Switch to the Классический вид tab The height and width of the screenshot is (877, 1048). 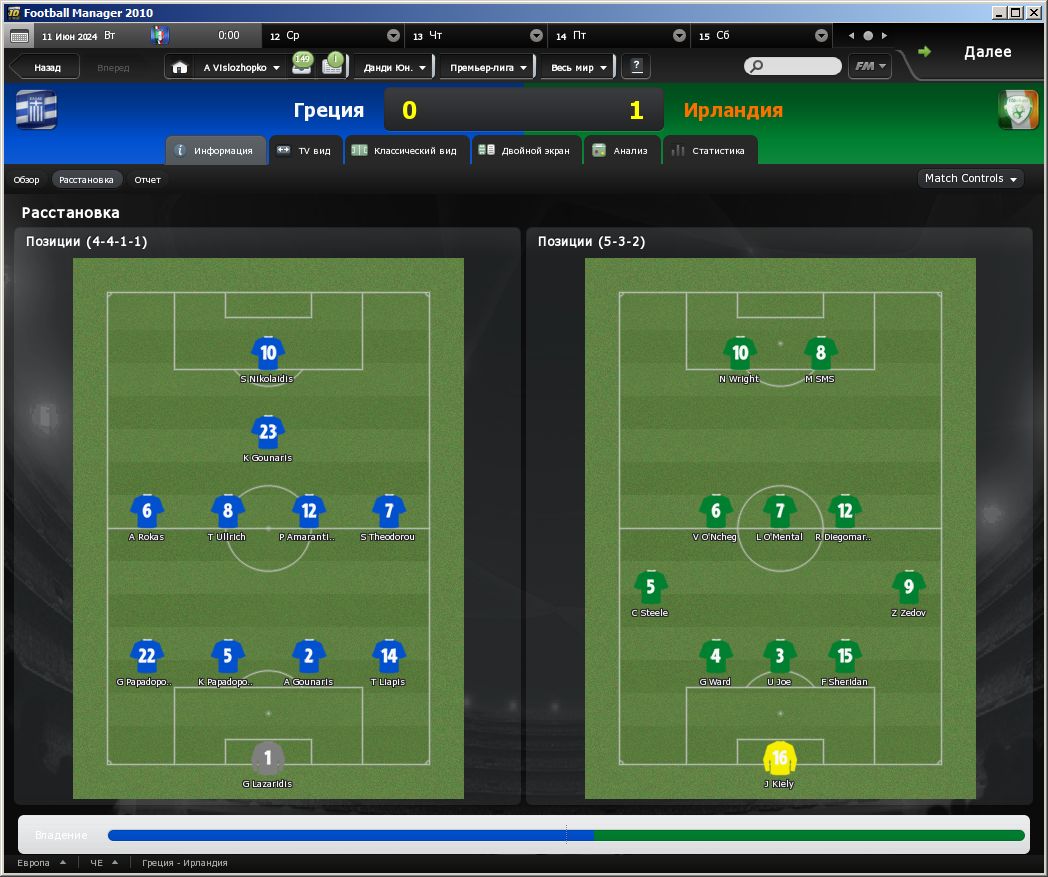point(406,151)
